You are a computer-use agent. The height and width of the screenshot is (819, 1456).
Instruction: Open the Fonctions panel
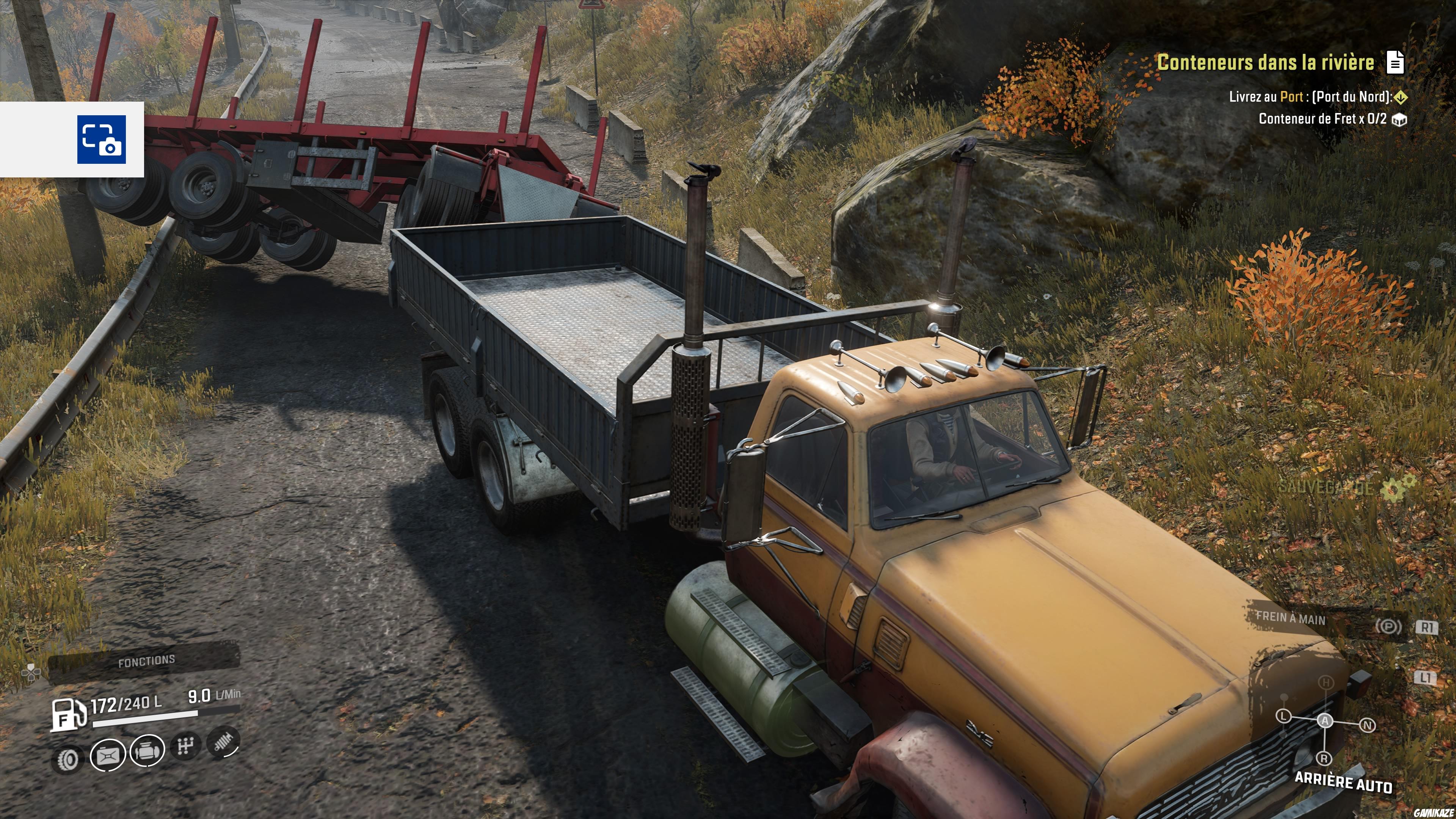[146, 661]
